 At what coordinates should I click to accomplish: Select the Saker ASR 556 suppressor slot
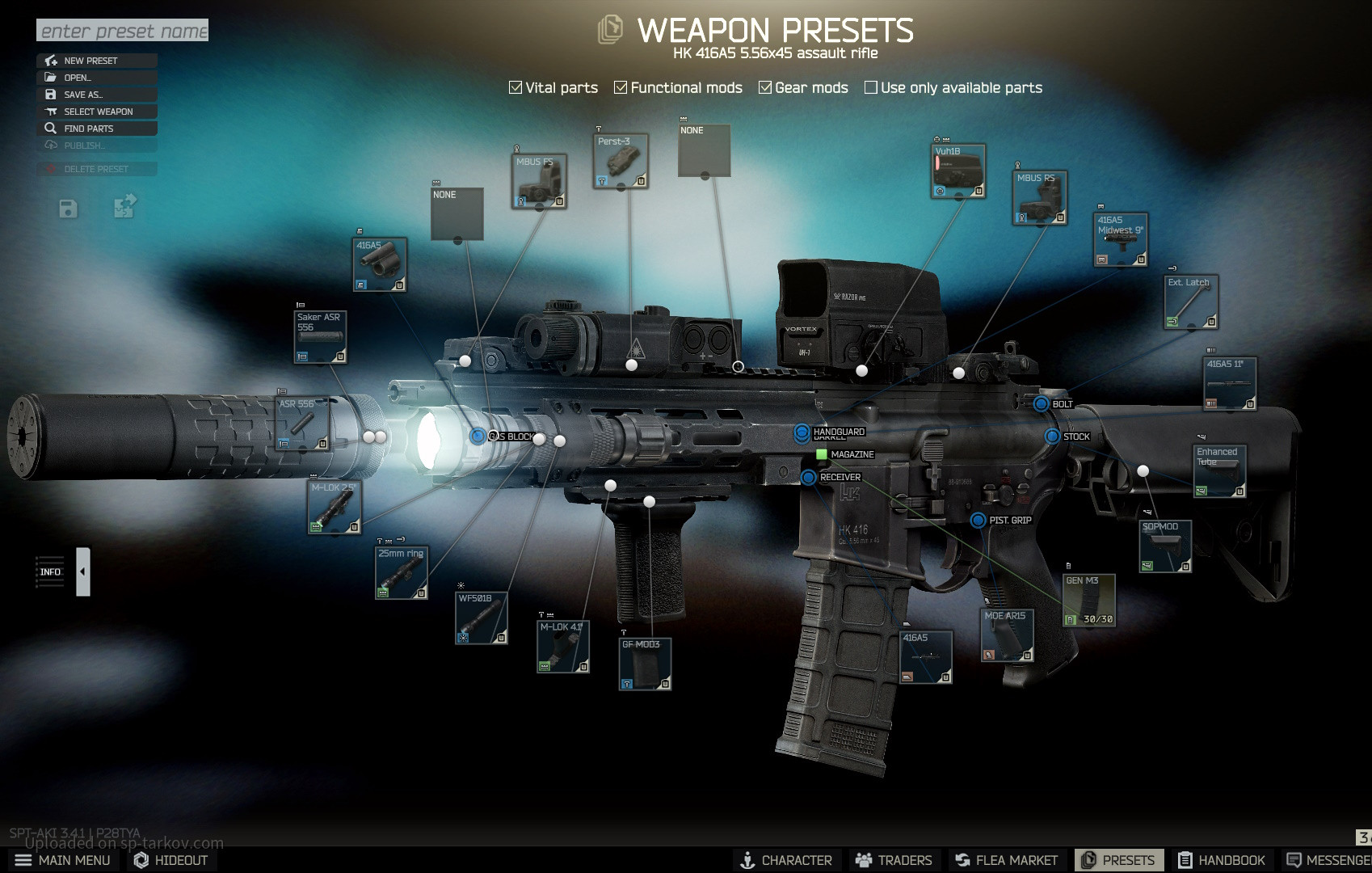320,336
